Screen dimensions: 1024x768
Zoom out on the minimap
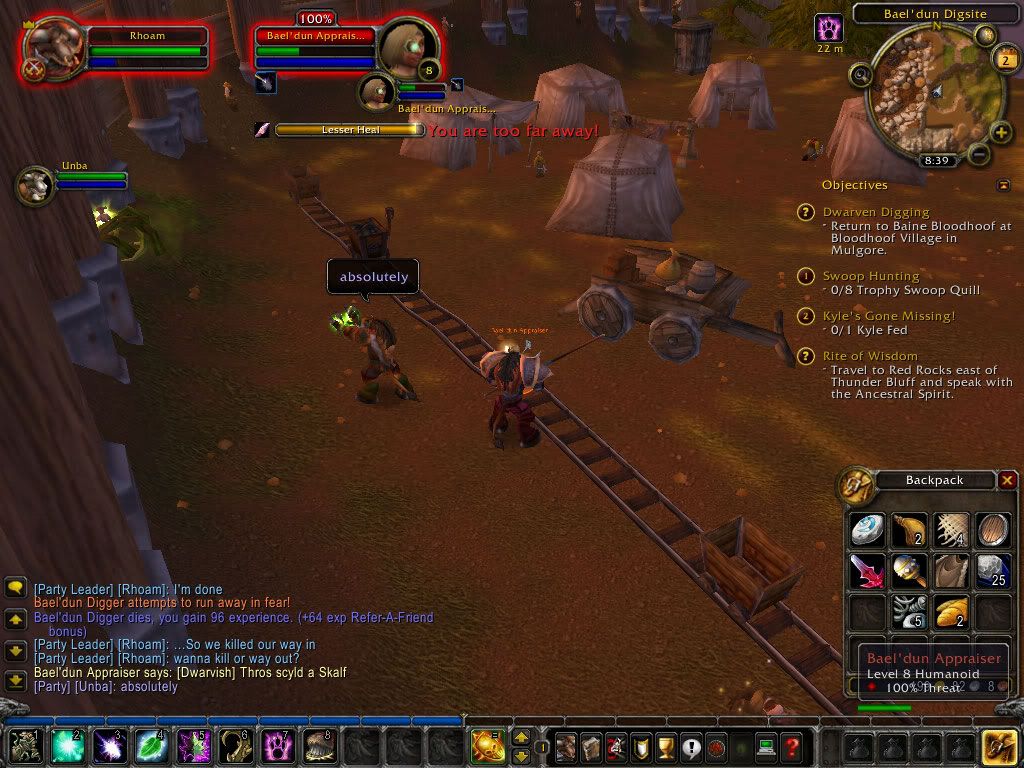pyautogui.click(x=979, y=155)
